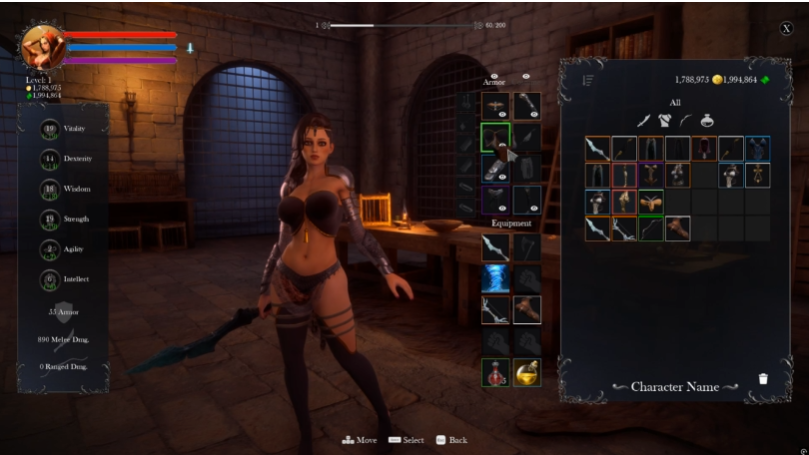Viewport: 809px width, 455px height.
Task: Click the Strength stat circle
Action: pos(50,219)
